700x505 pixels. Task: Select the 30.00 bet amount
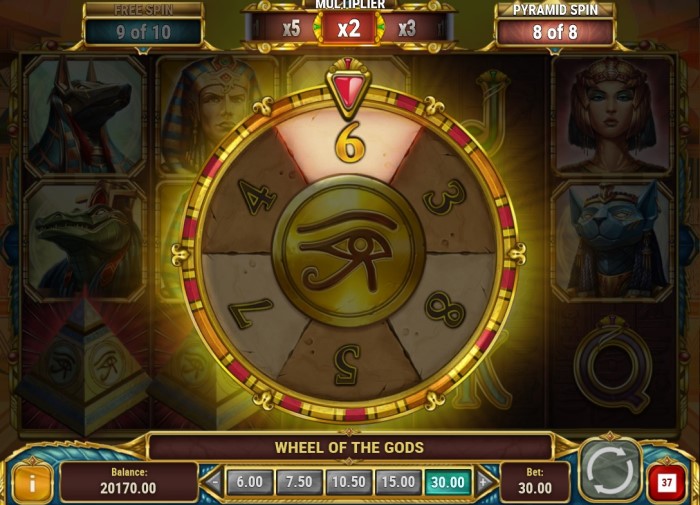tap(448, 482)
